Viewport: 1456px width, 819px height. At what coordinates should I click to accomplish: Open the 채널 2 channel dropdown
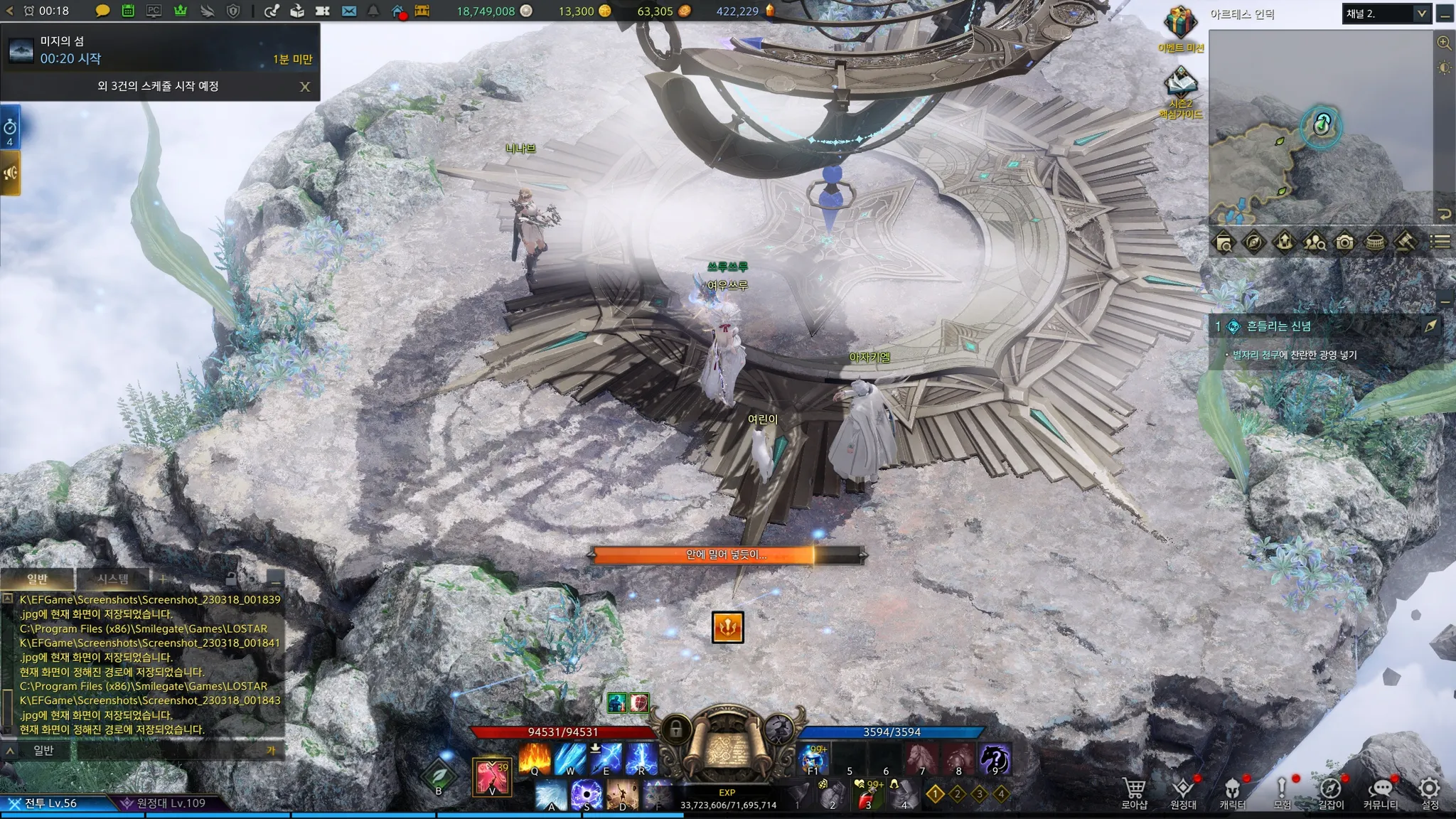click(1386, 14)
